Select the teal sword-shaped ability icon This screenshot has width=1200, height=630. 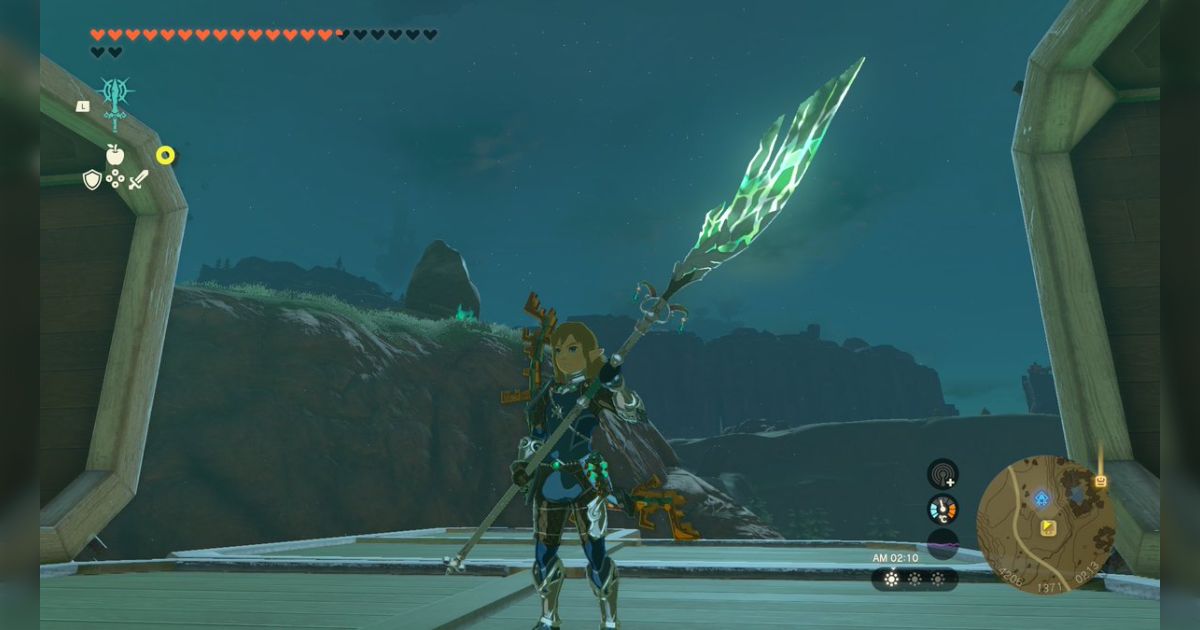(x=115, y=101)
